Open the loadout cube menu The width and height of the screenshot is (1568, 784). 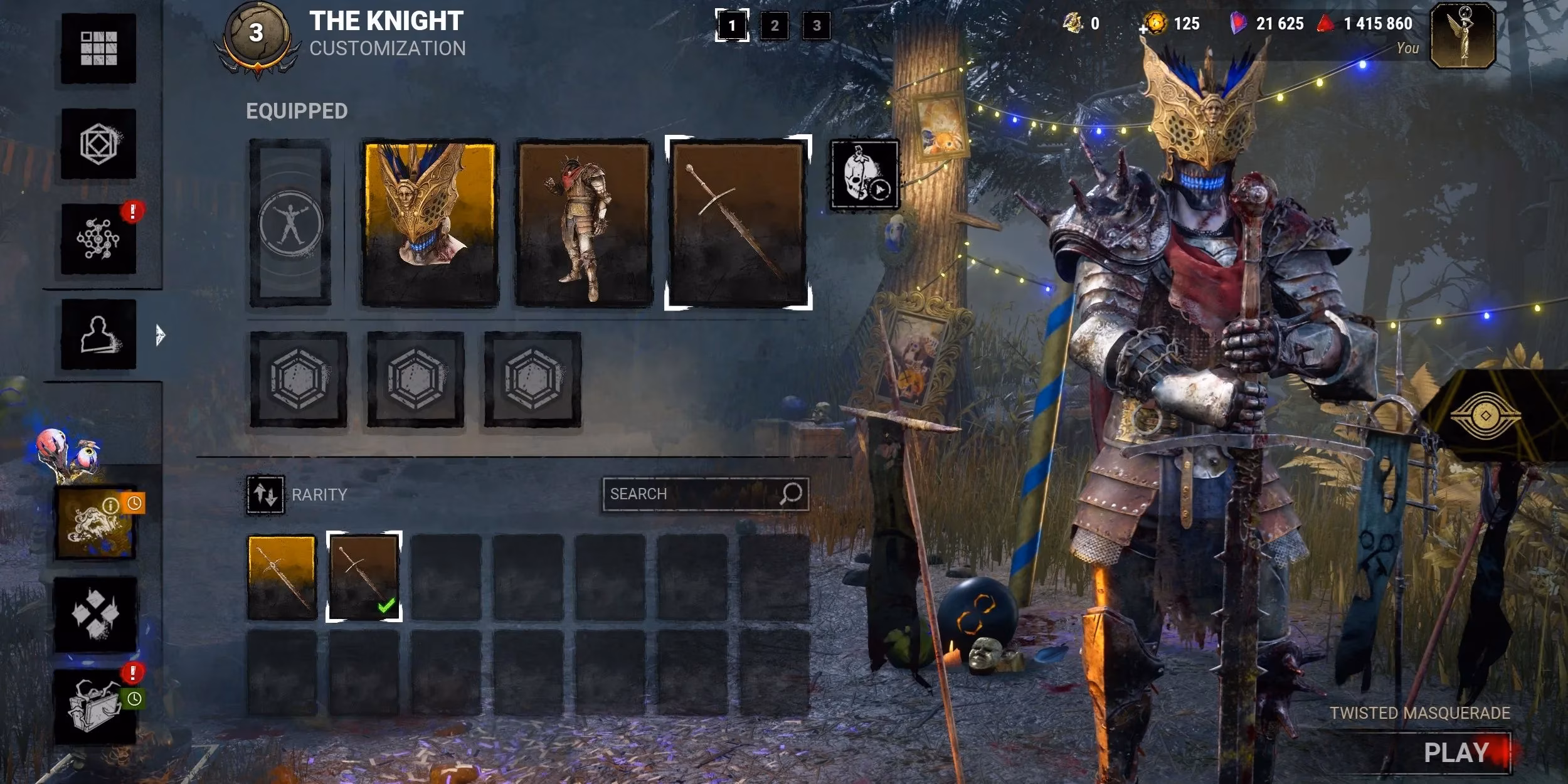(98, 144)
